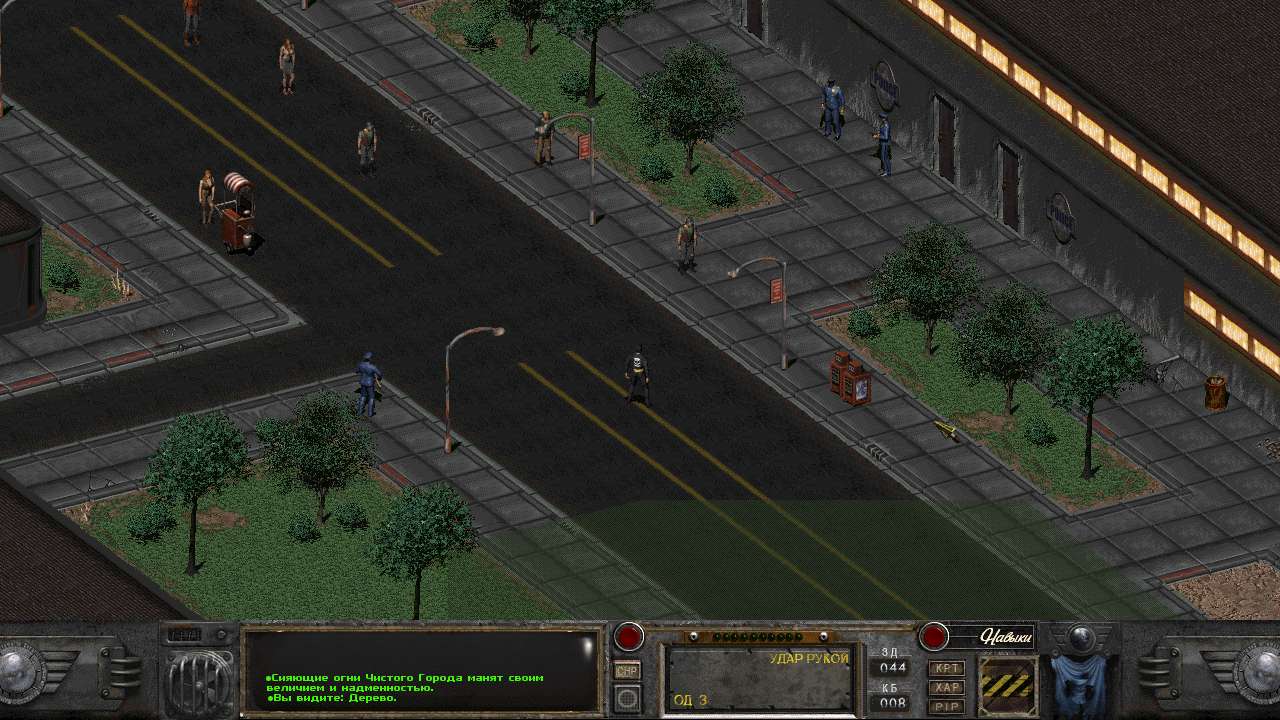
Task: Use the УДАР РУКОЙ attack slot
Action: pyautogui.click(x=760, y=680)
